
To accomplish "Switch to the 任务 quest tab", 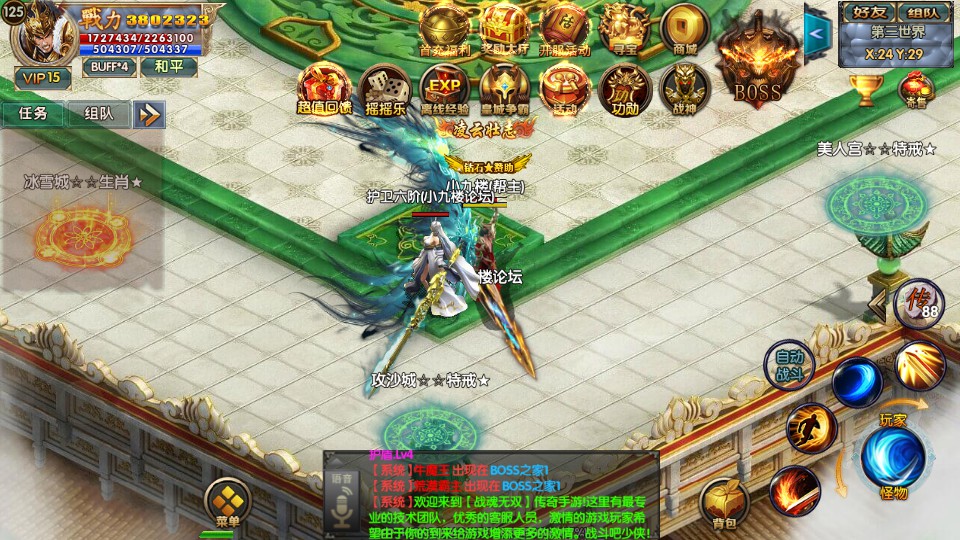I will coord(33,113).
